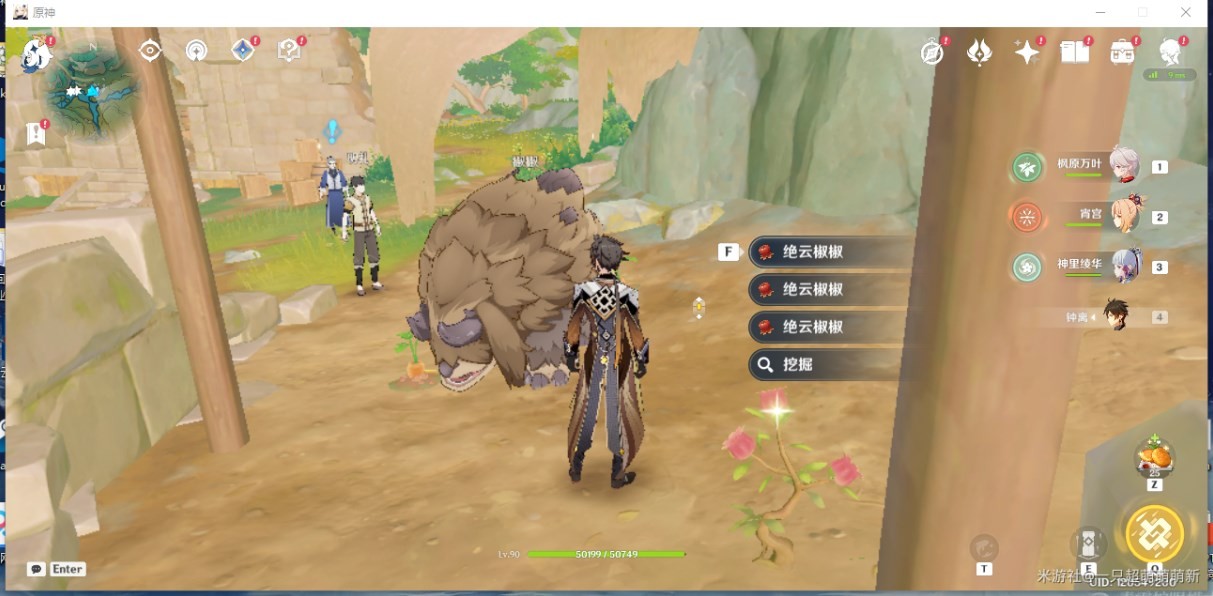The height and width of the screenshot is (596, 1213).
Task: Open the adventurer handbook book icon
Action: tap(1075, 52)
